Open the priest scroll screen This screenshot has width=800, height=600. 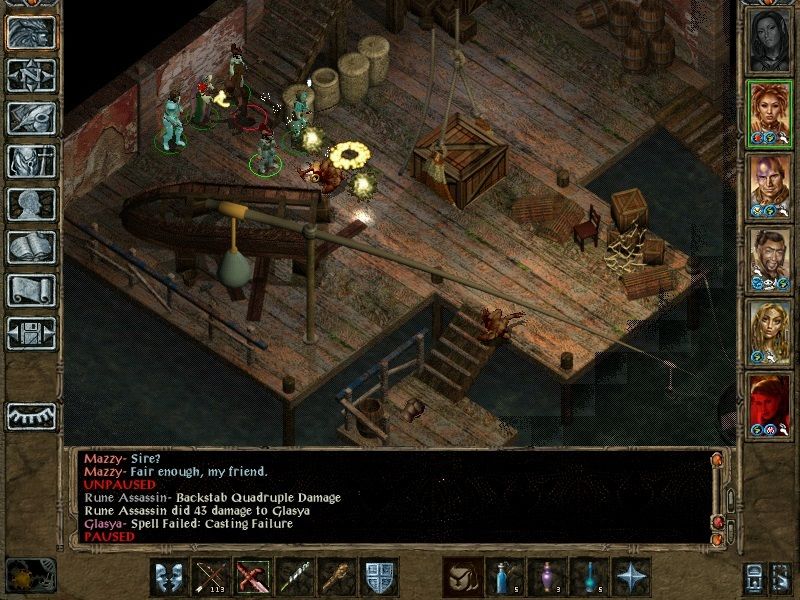pos(31,290)
